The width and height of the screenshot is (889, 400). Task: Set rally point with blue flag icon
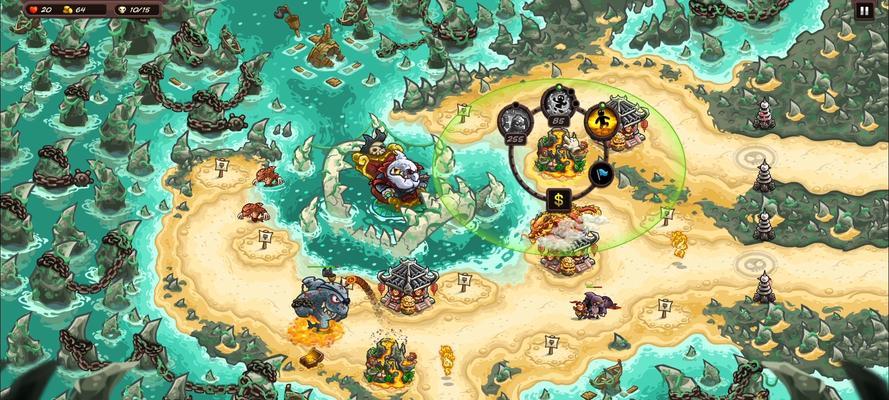click(x=600, y=172)
